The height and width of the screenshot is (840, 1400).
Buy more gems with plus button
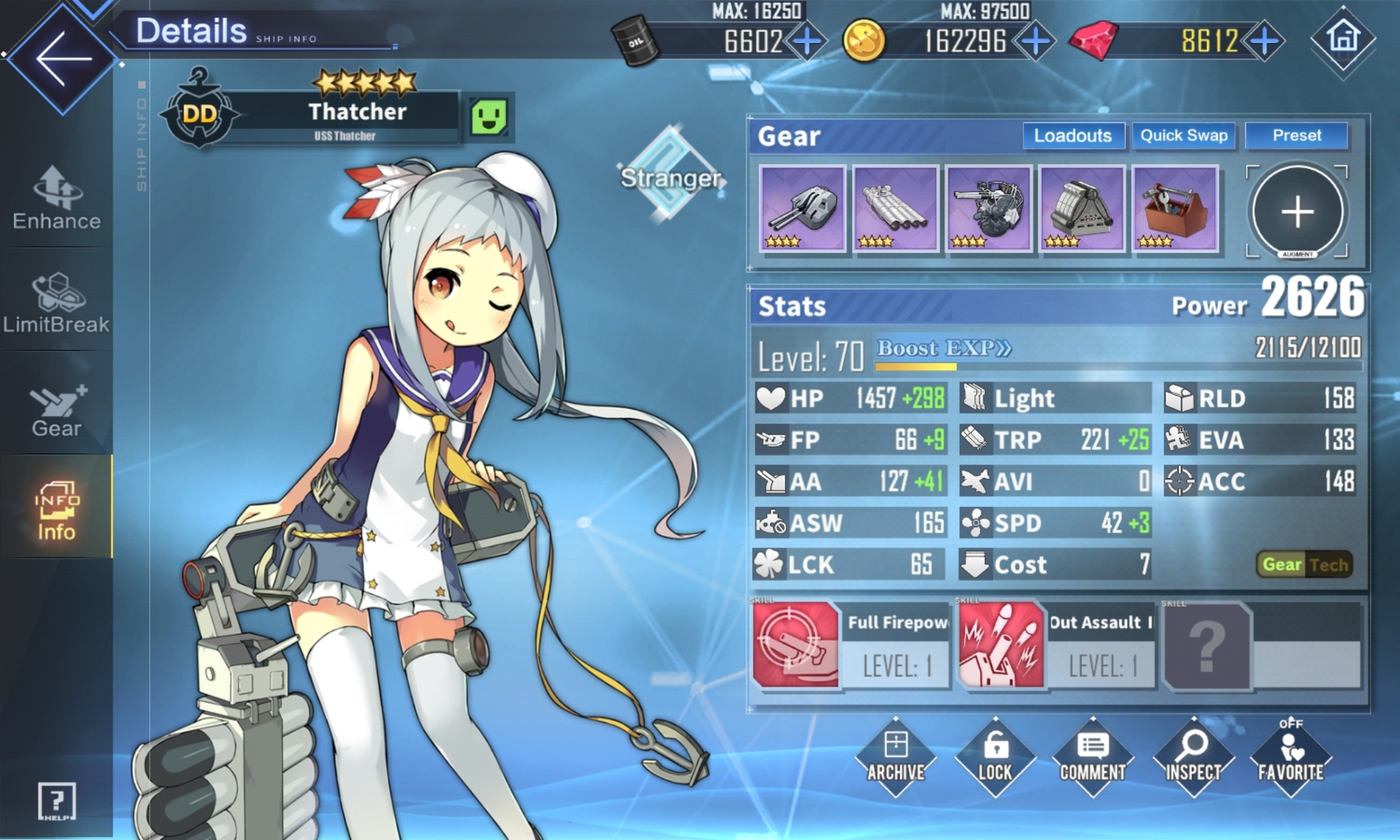tap(1265, 42)
